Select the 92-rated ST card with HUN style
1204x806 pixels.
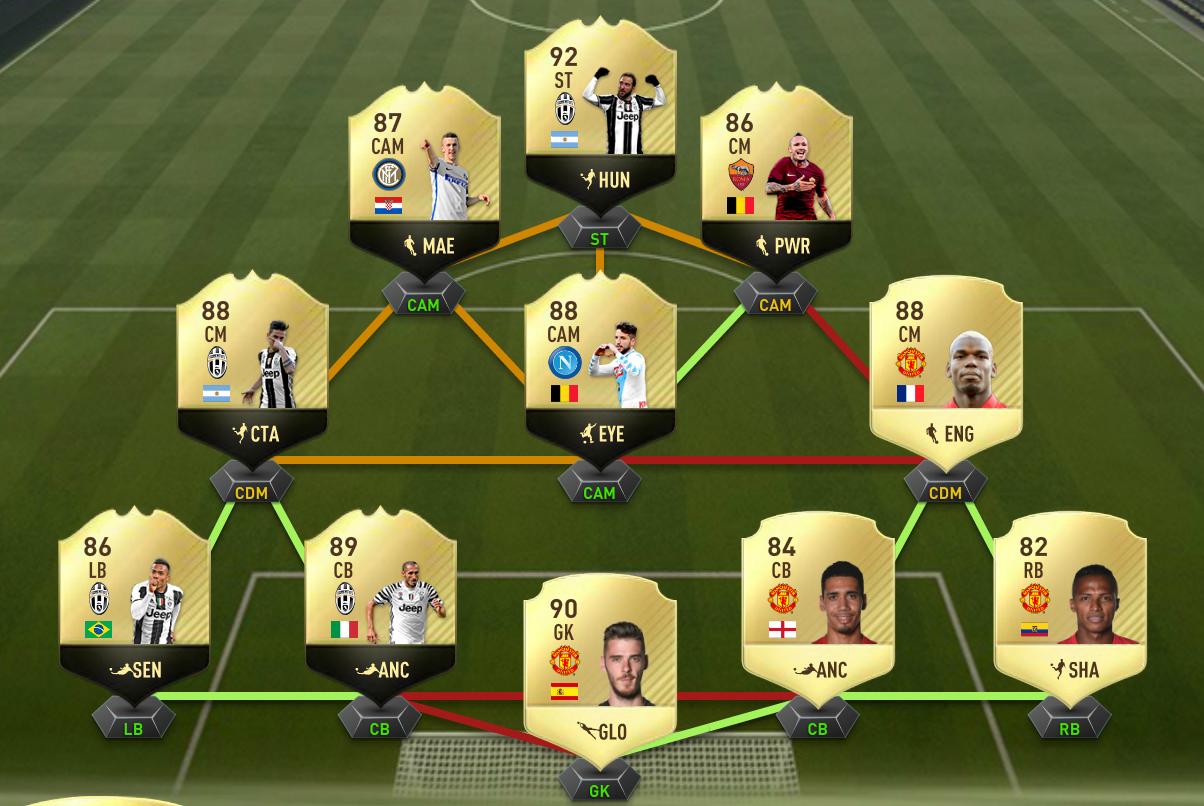(600, 115)
